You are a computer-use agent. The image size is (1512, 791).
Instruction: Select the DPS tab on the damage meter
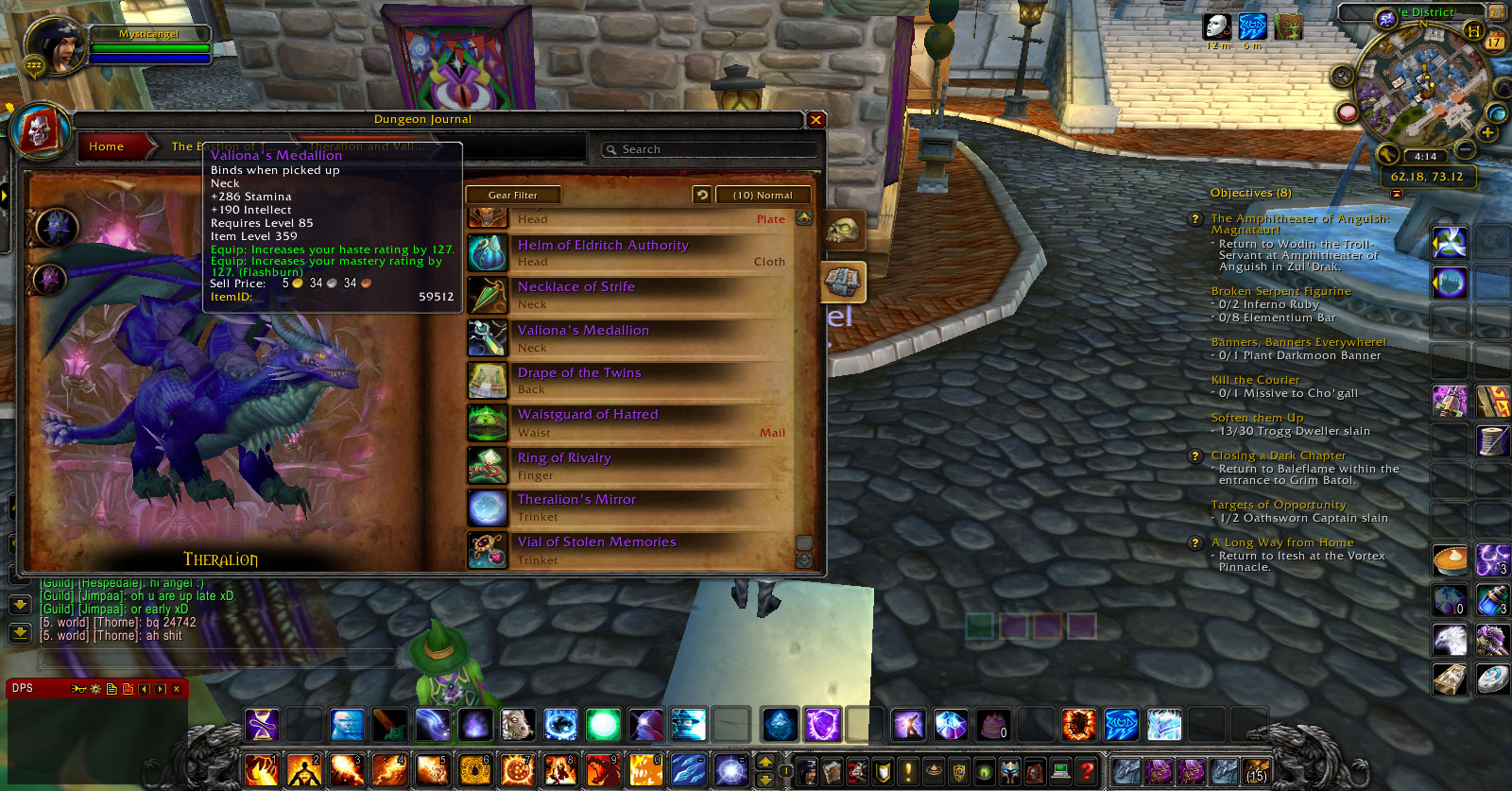coord(24,688)
